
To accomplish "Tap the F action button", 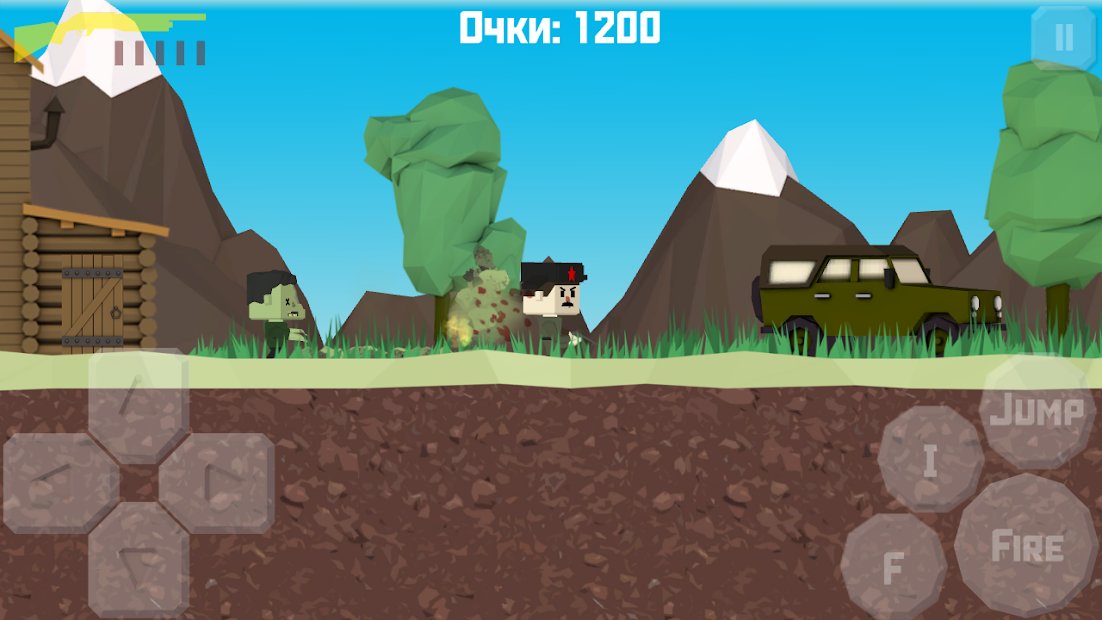I will pos(893,567).
